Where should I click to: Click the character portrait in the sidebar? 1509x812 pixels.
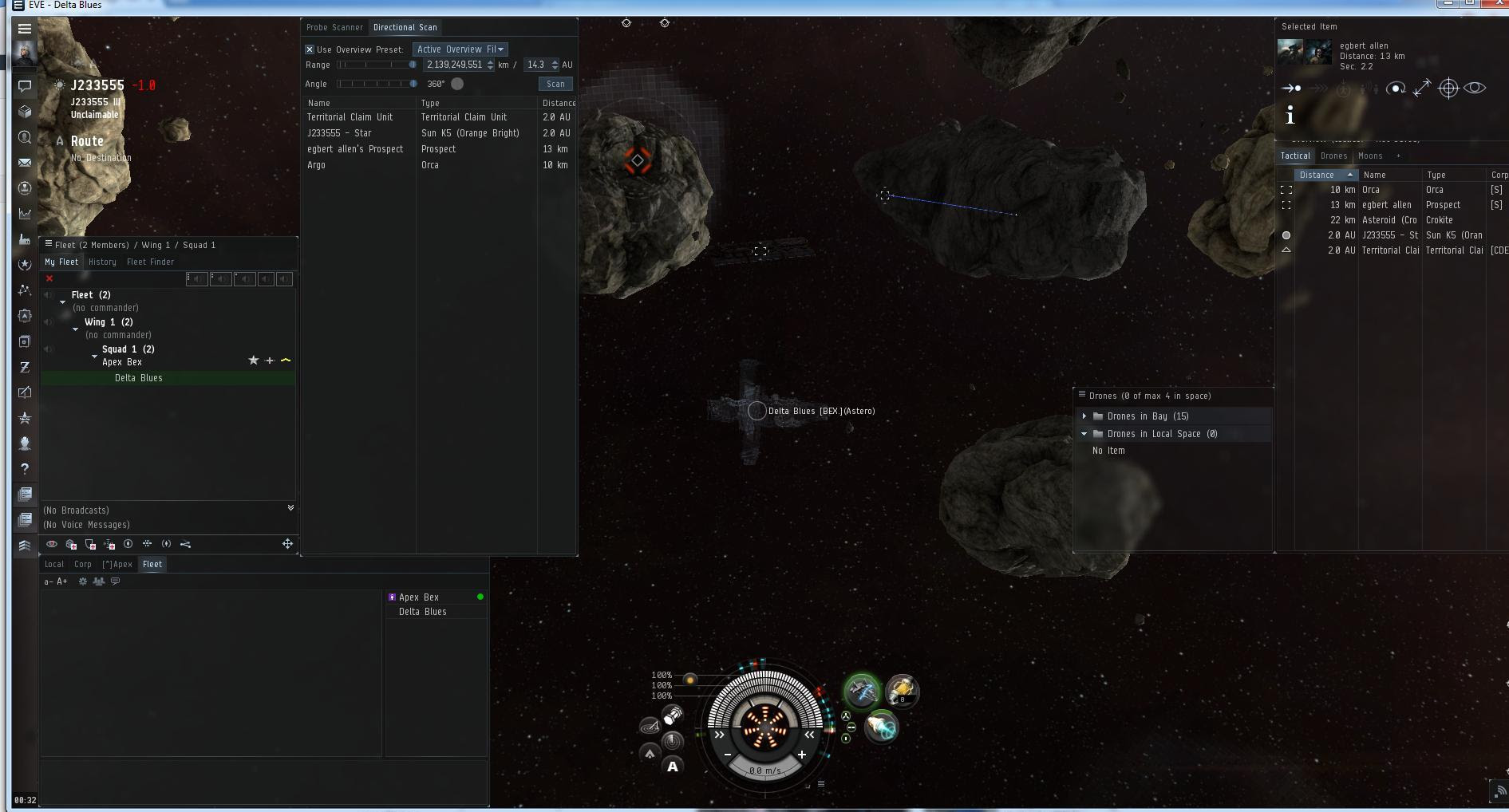(25, 54)
